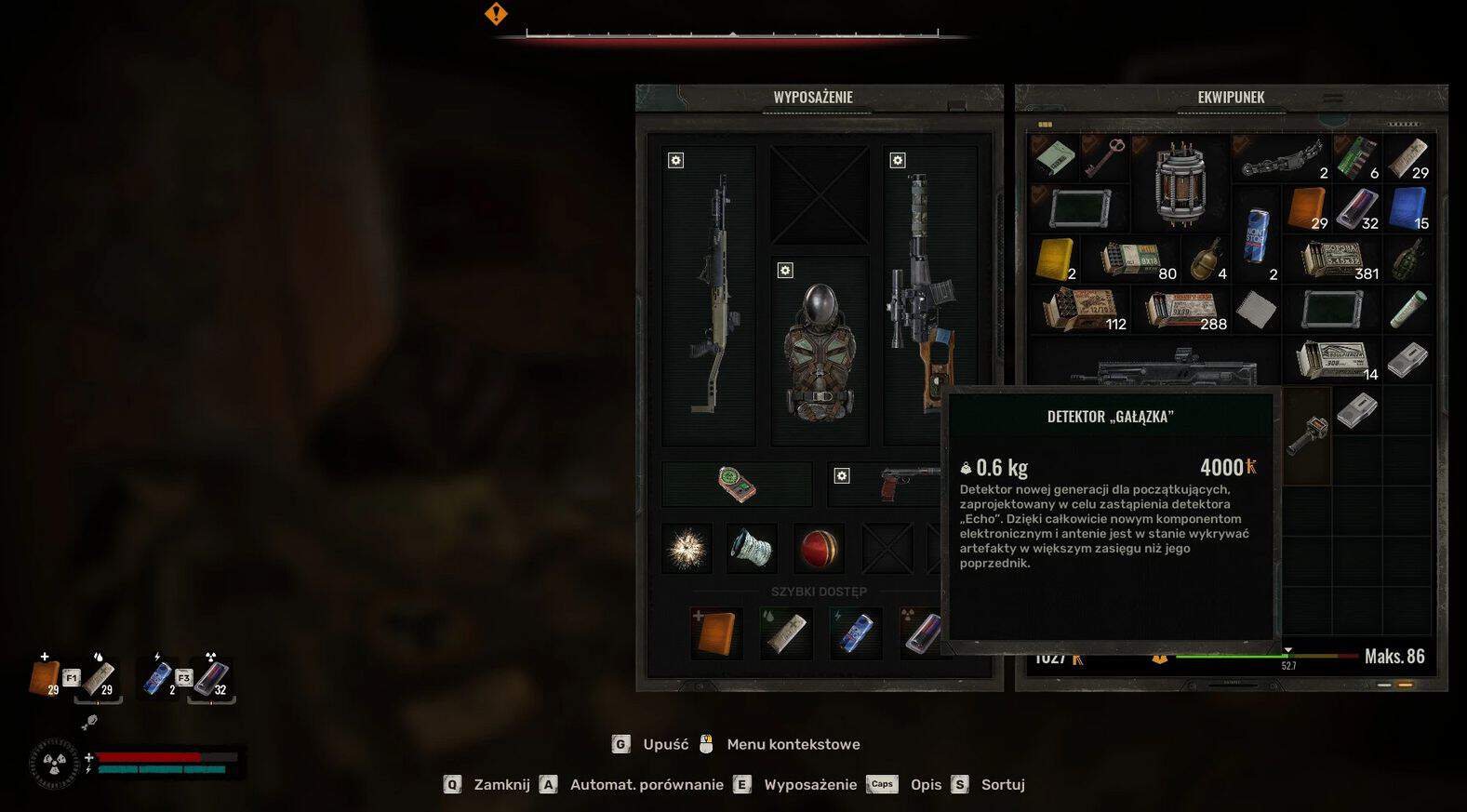This screenshot has width=1467, height=812.
Task: Select the blue army medkit stack
Action: (1408, 207)
